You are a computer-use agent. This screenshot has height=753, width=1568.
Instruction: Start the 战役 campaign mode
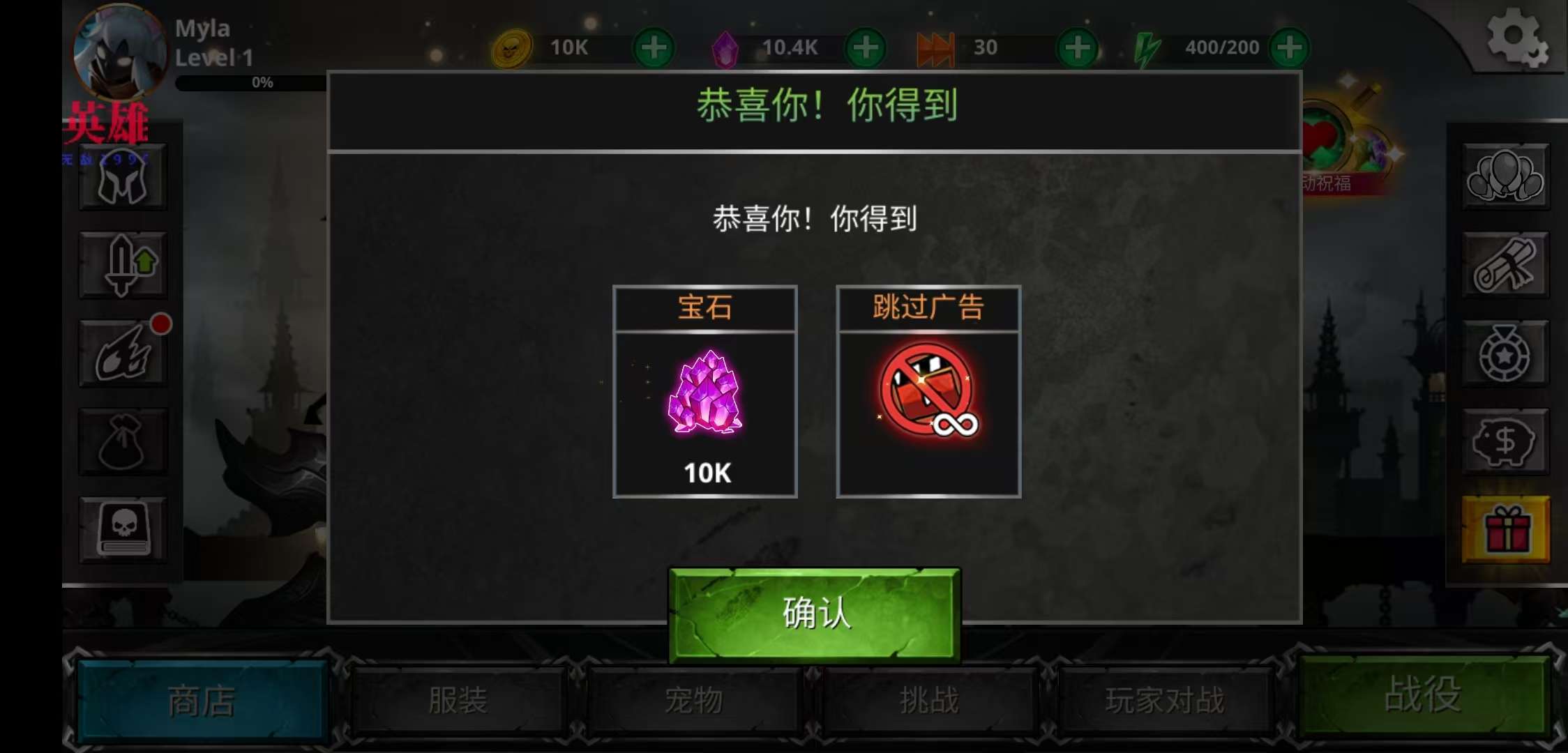click(x=1422, y=695)
